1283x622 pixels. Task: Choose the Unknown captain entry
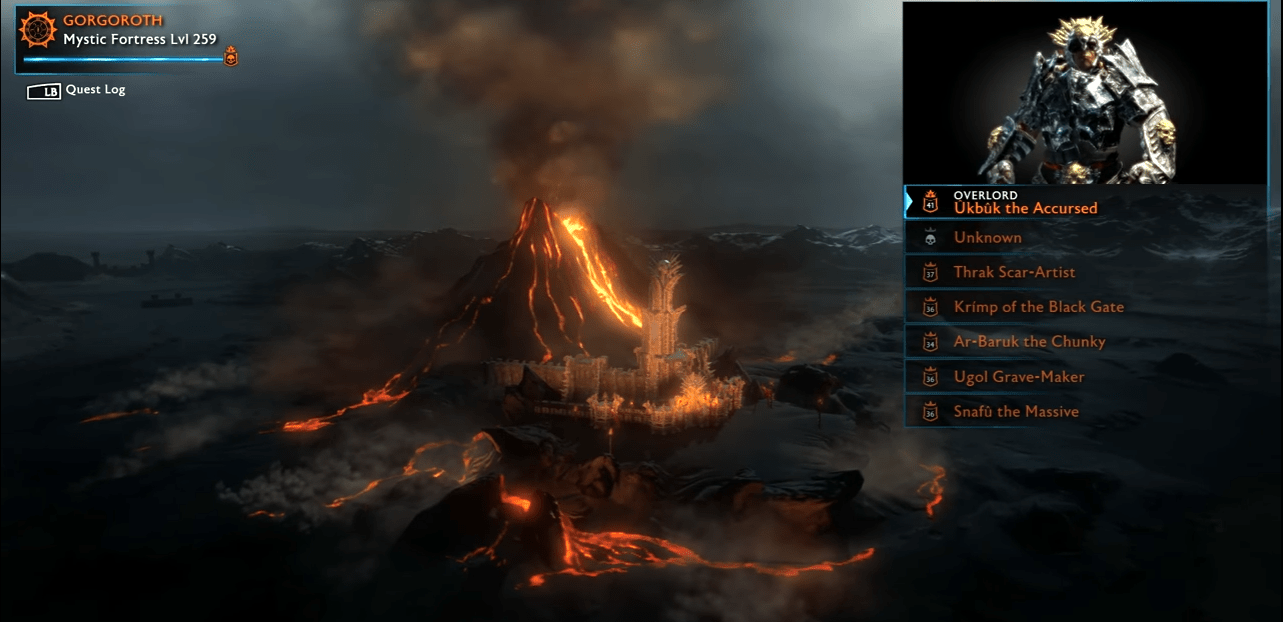tap(987, 238)
